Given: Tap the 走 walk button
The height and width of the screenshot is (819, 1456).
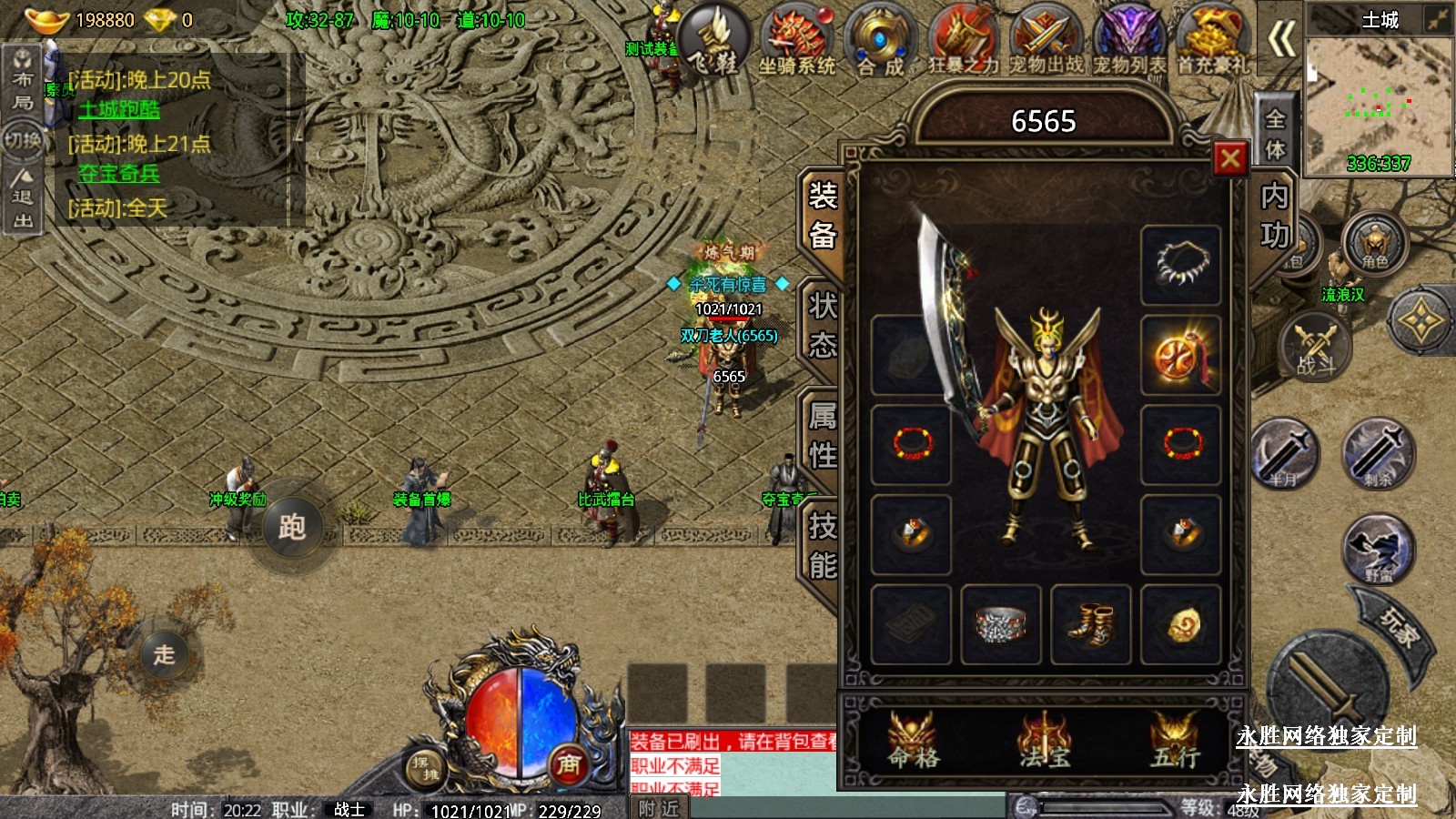Looking at the screenshot, I should coord(165,653).
